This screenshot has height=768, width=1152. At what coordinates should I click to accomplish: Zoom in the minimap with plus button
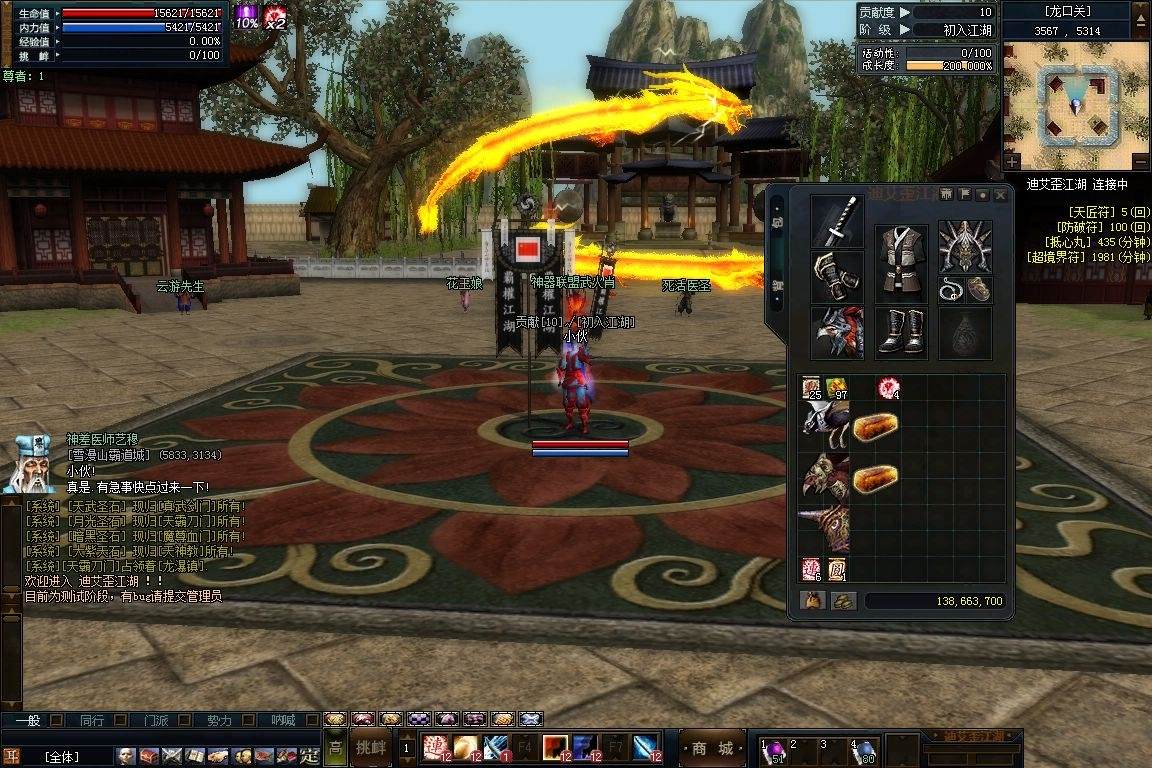point(1013,162)
